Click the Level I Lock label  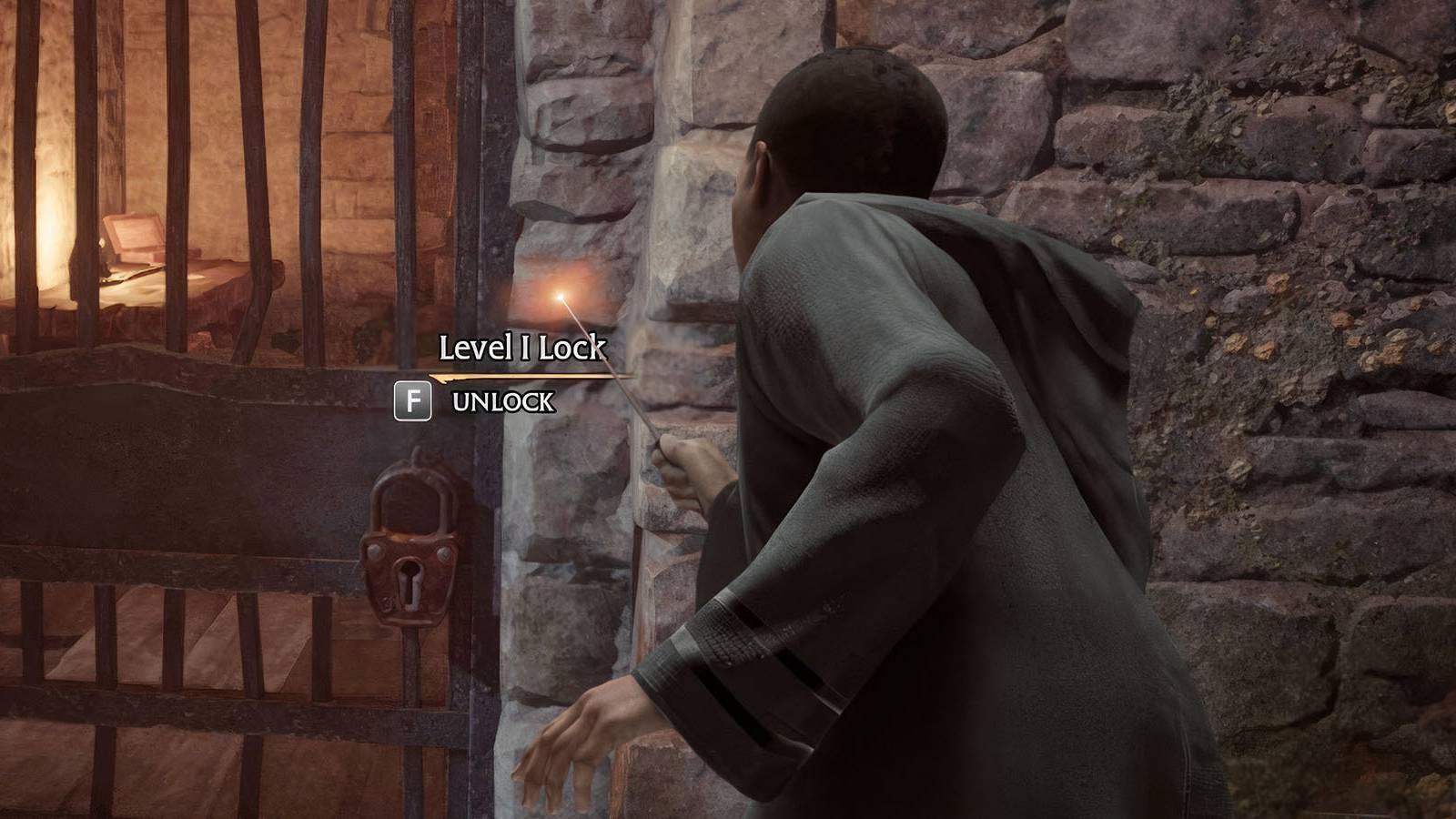pyautogui.click(x=523, y=347)
